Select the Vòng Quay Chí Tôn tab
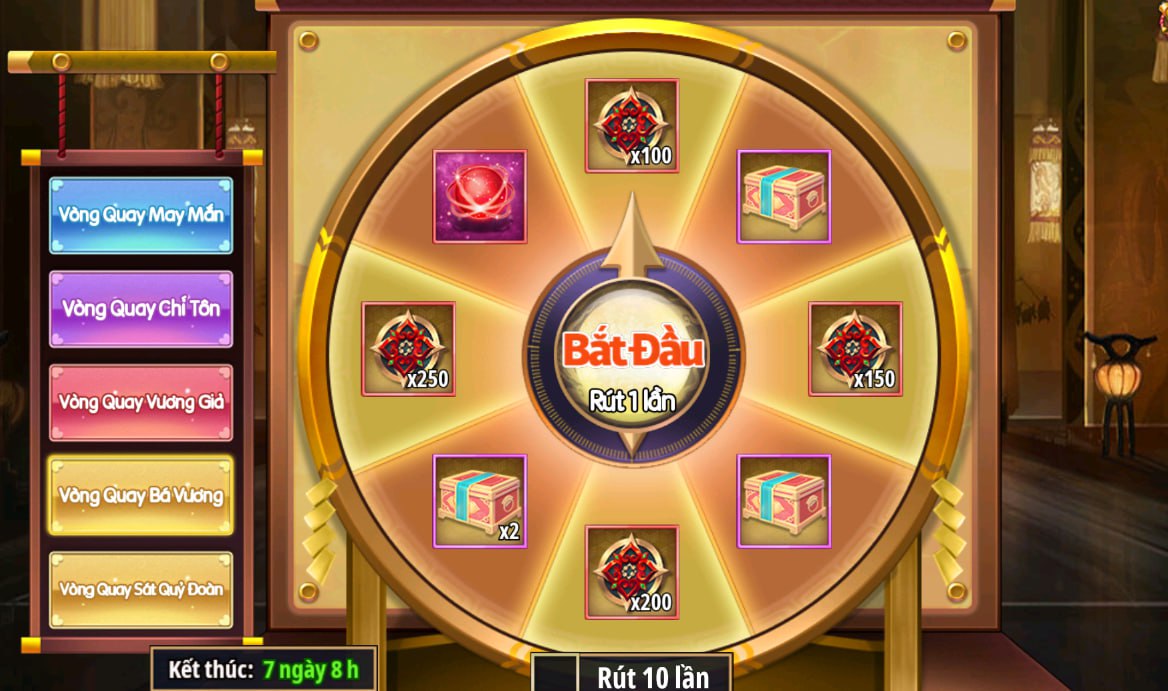This screenshot has width=1168, height=691. pyautogui.click(x=141, y=308)
